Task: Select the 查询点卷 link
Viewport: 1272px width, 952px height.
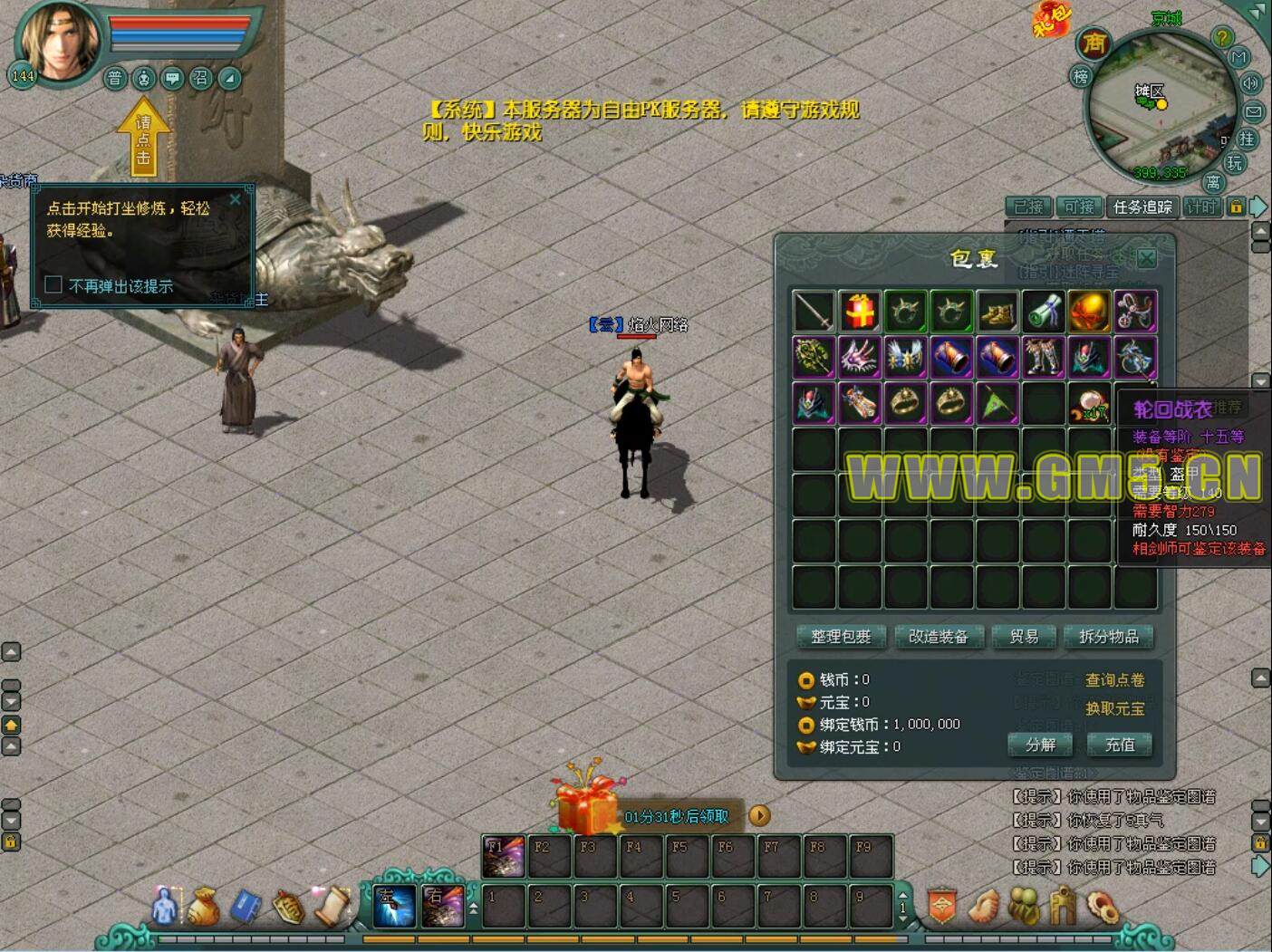Action: pyautogui.click(x=1114, y=680)
